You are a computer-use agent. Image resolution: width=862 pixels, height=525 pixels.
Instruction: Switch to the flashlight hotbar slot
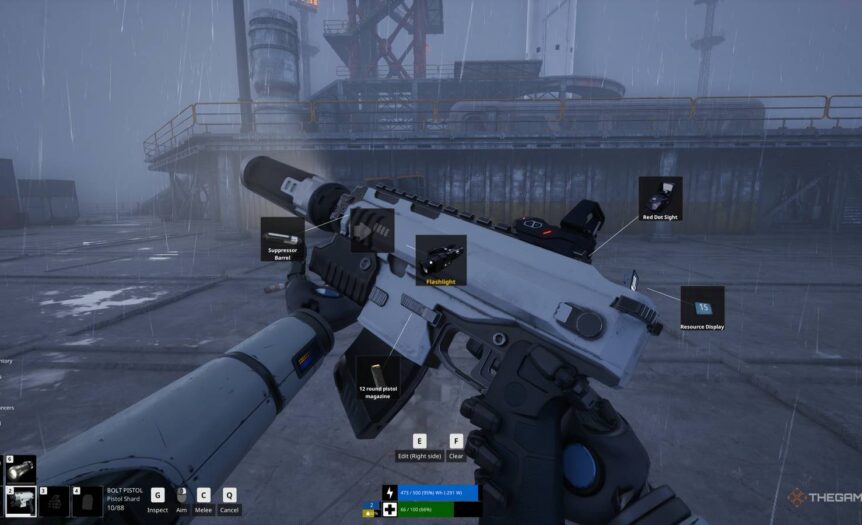pyautogui.click(x=21, y=467)
